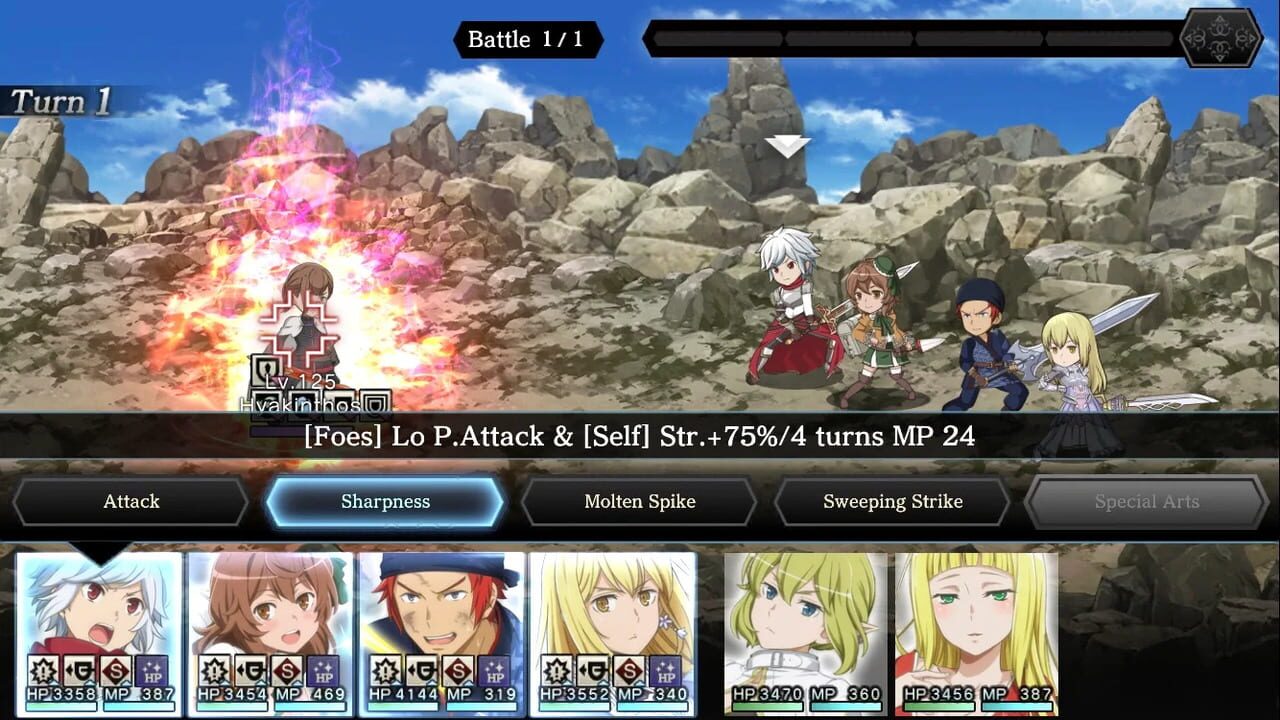Open the greyed-out Special Arts option
Screen dimensions: 1280x720
pos(1146,501)
